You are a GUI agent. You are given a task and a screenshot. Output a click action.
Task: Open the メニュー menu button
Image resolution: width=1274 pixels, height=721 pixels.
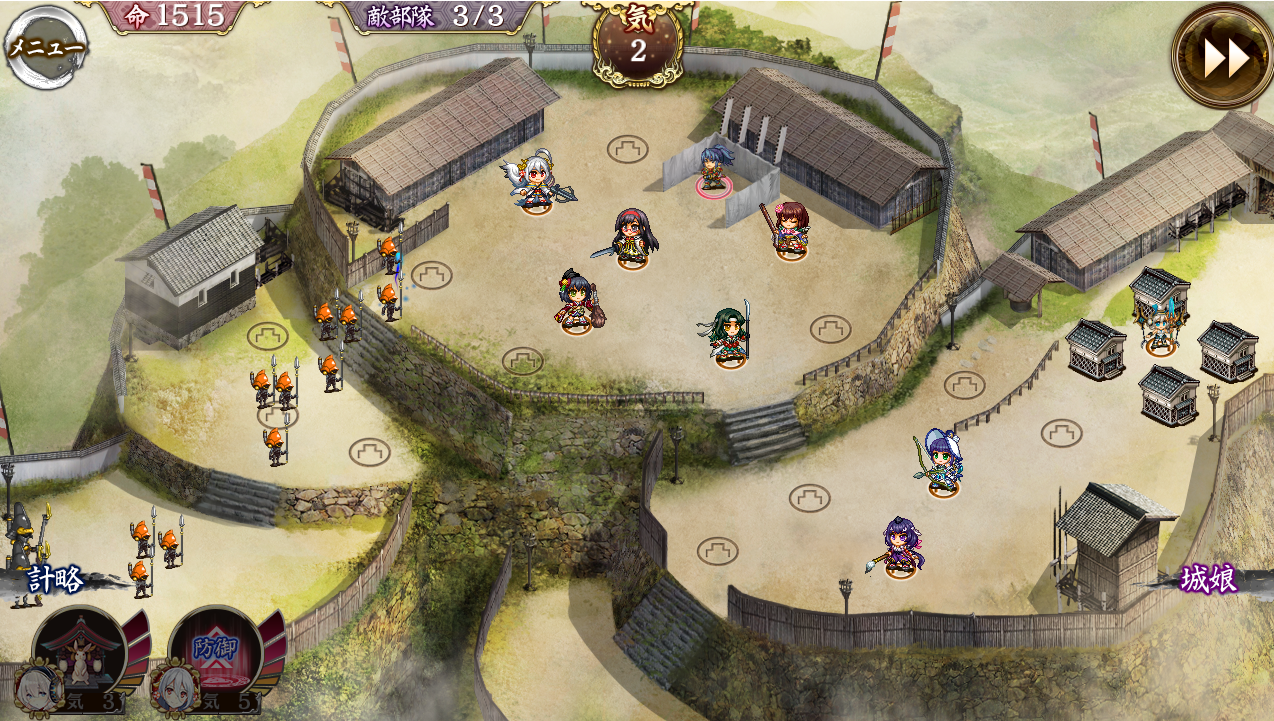[x=46, y=47]
